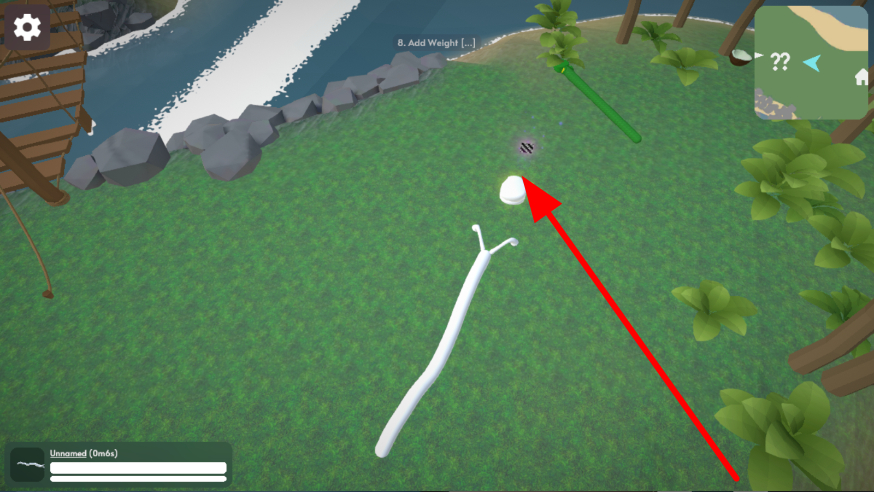Select the house marker on the minimap
The image size is (874, 492).
pos(860,77)
